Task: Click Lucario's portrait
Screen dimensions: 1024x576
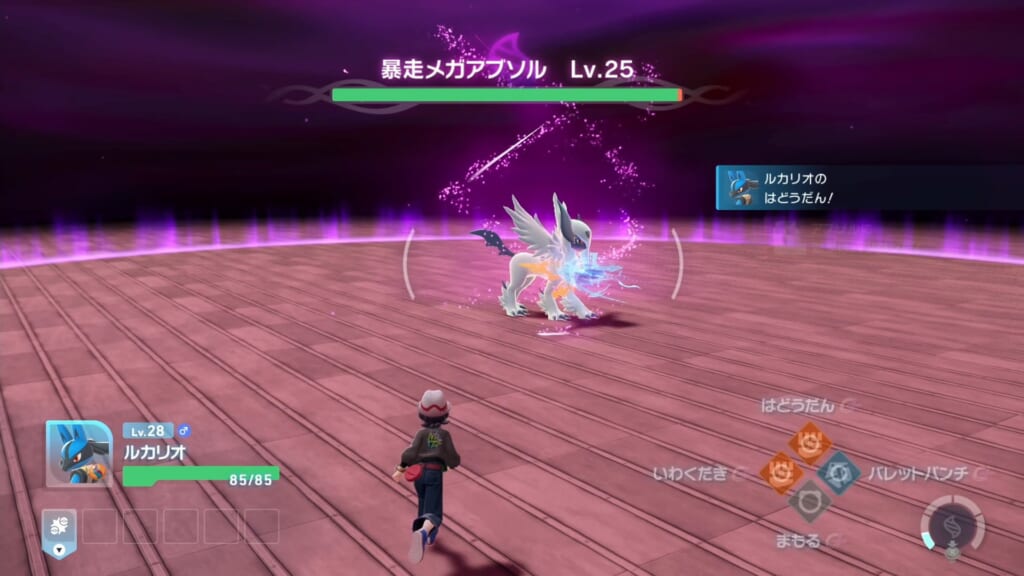Action: [x=79, y=454]
